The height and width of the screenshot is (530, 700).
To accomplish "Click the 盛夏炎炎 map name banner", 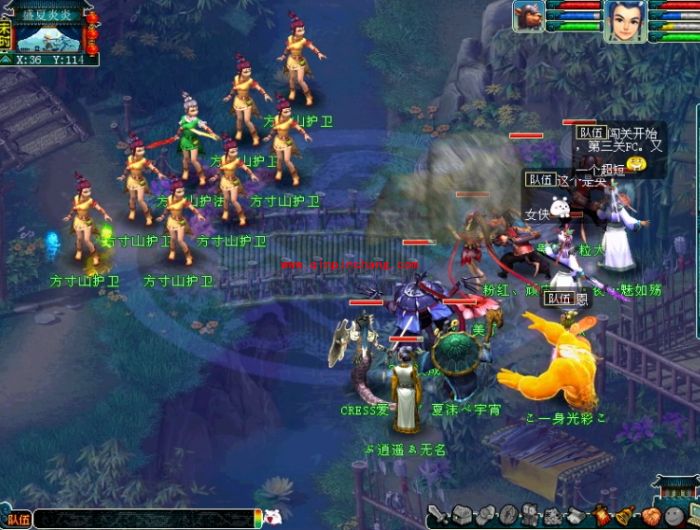I will (48, 14).
